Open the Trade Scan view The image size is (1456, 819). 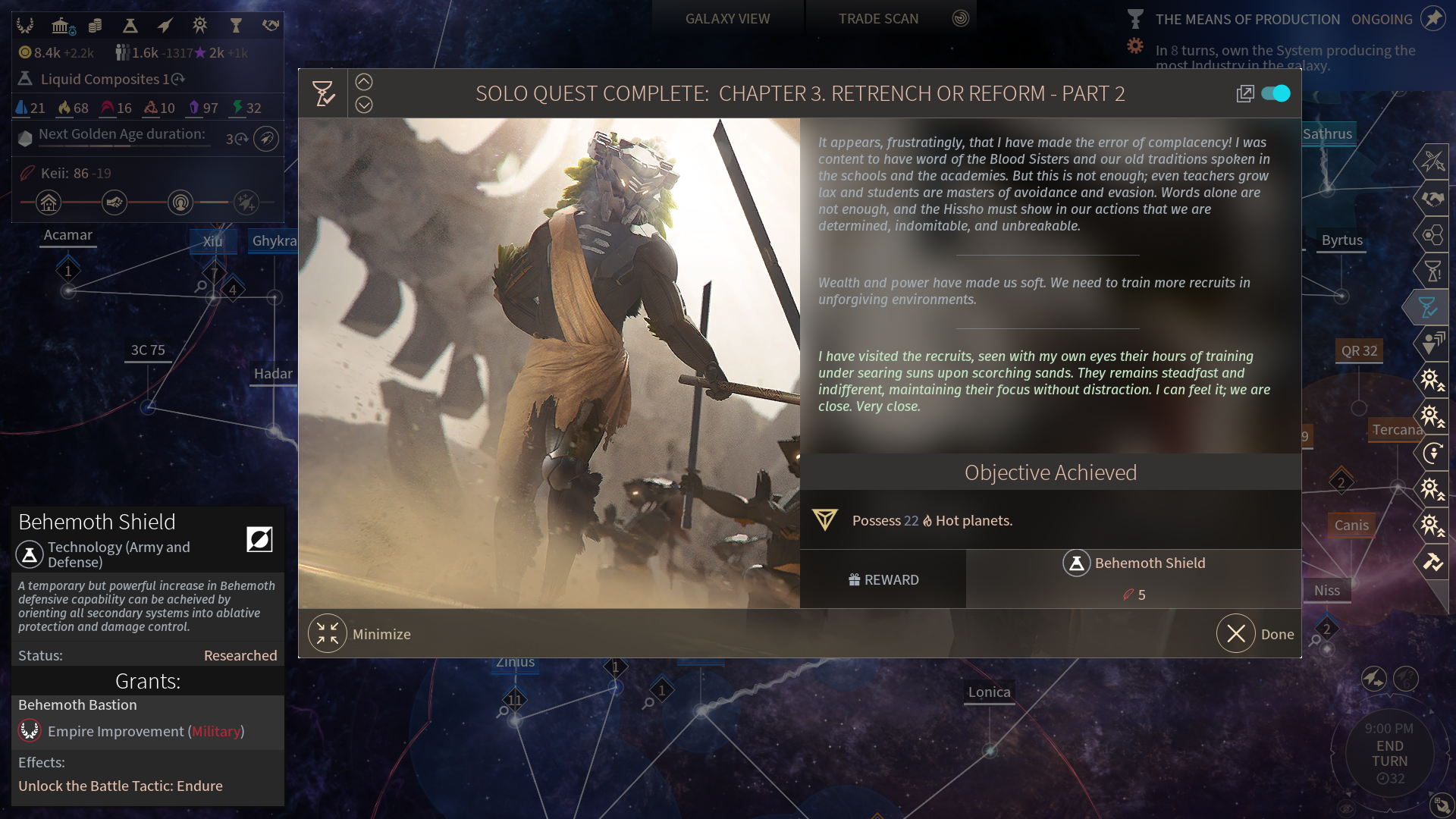pyautogui.click(x=878, y=19)
